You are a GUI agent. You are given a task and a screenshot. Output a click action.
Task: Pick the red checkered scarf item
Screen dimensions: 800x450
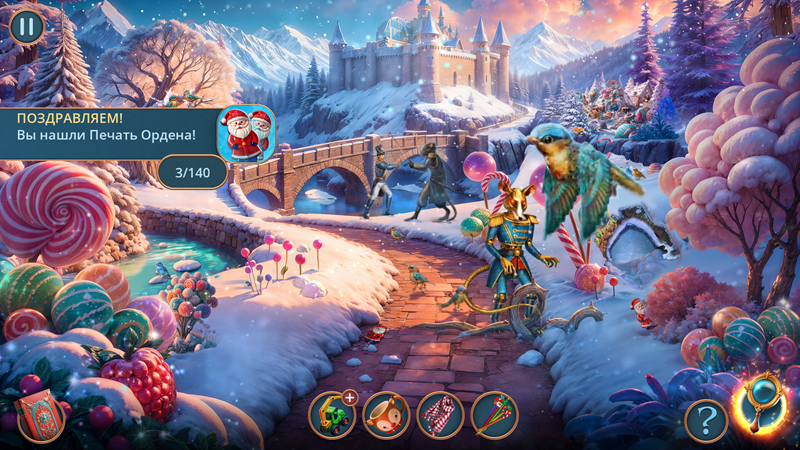tap(440, 414)
